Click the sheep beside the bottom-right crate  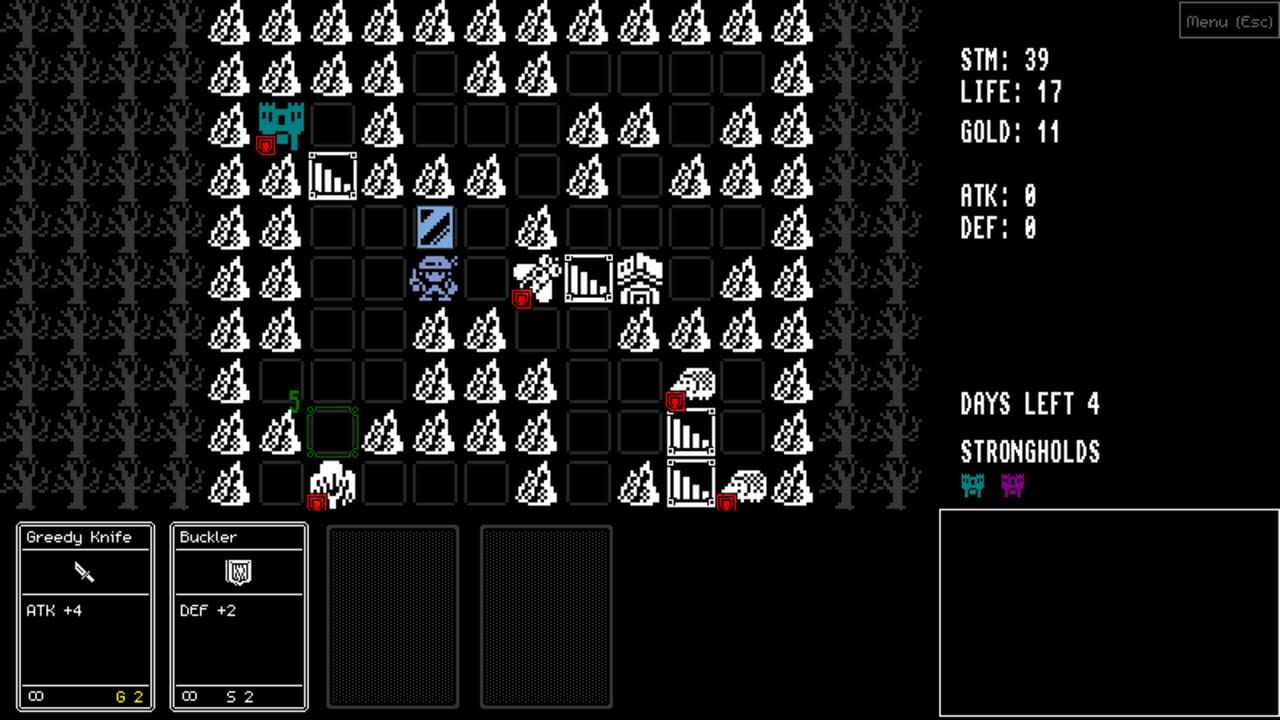click(x=746, y=486)
